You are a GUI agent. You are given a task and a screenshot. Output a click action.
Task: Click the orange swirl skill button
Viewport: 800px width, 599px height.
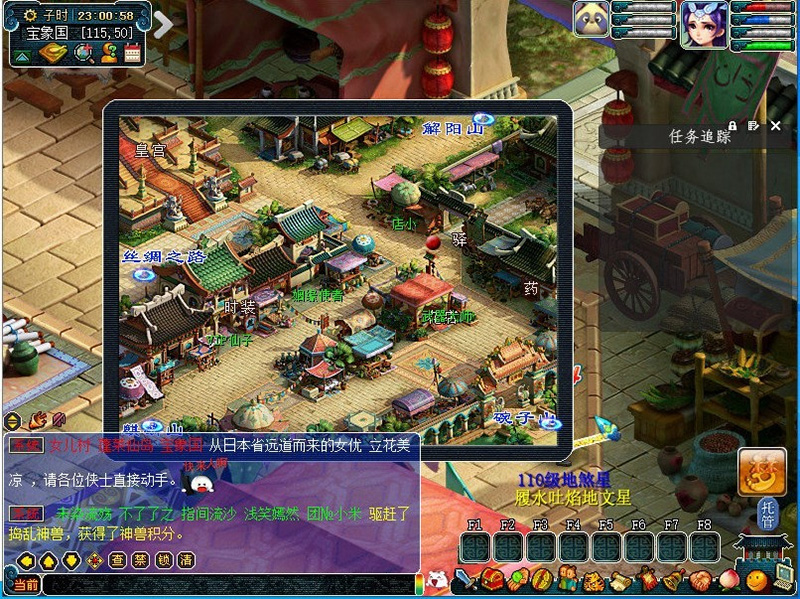click(760, 471)
